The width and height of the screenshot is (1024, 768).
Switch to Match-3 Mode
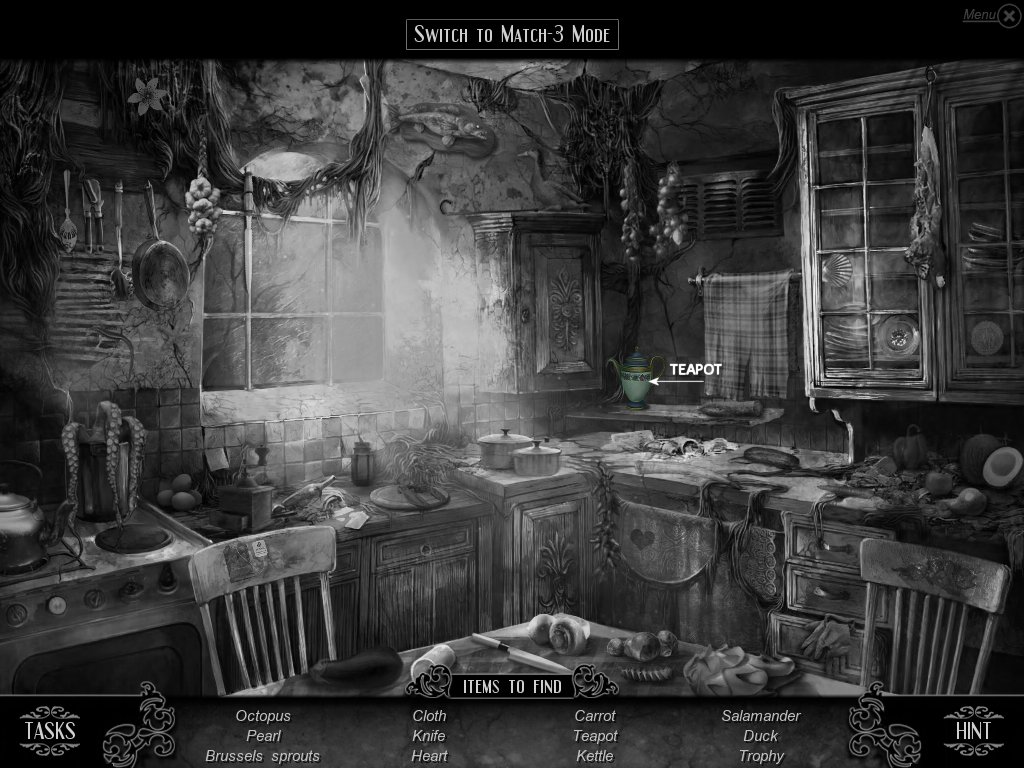point(512,34)
